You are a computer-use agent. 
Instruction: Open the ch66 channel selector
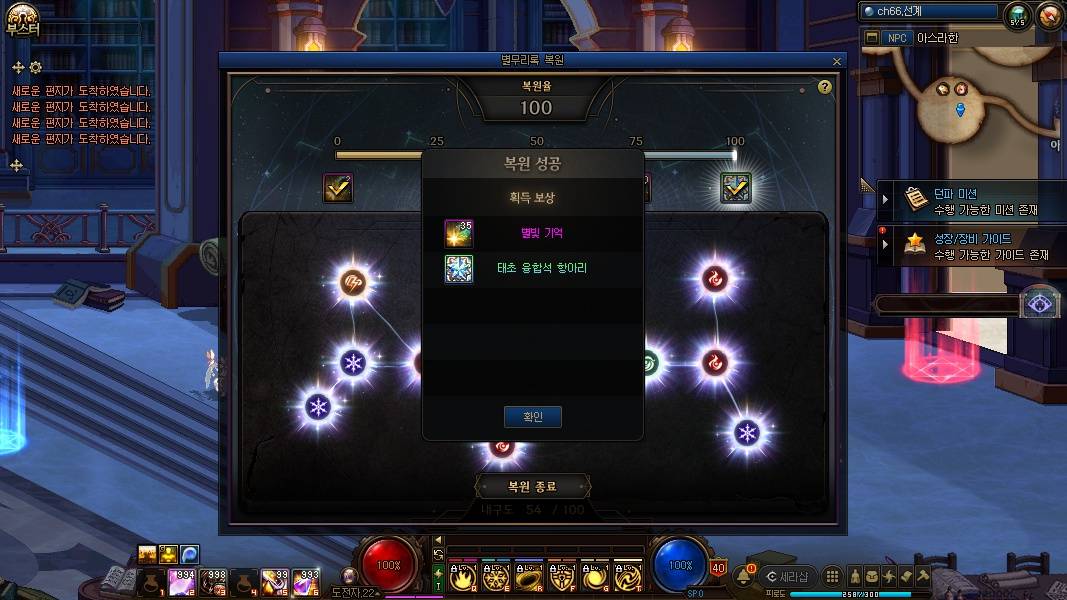pyautogui.click(x=930, y=12)
